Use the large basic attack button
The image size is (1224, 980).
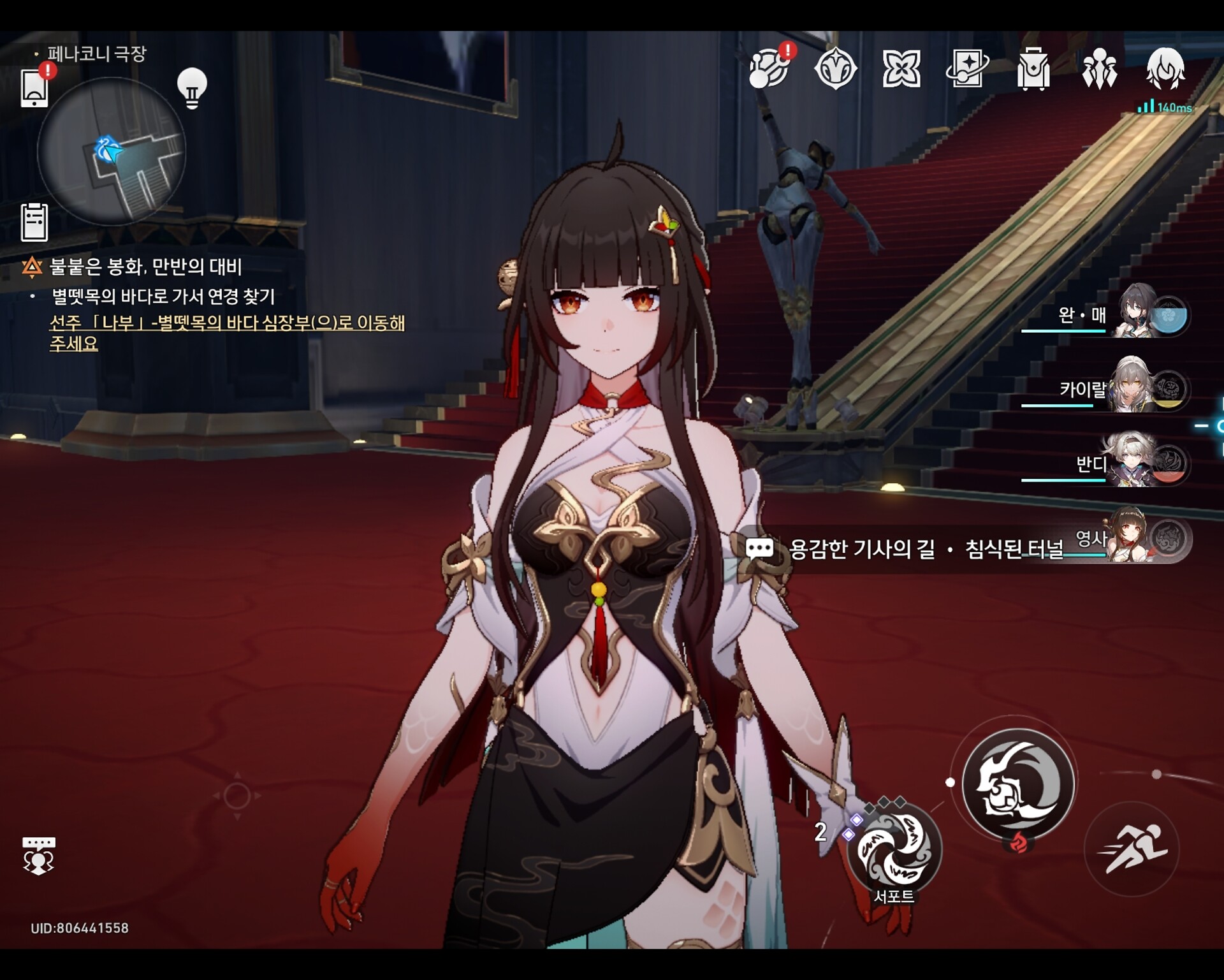[1018, 784]
